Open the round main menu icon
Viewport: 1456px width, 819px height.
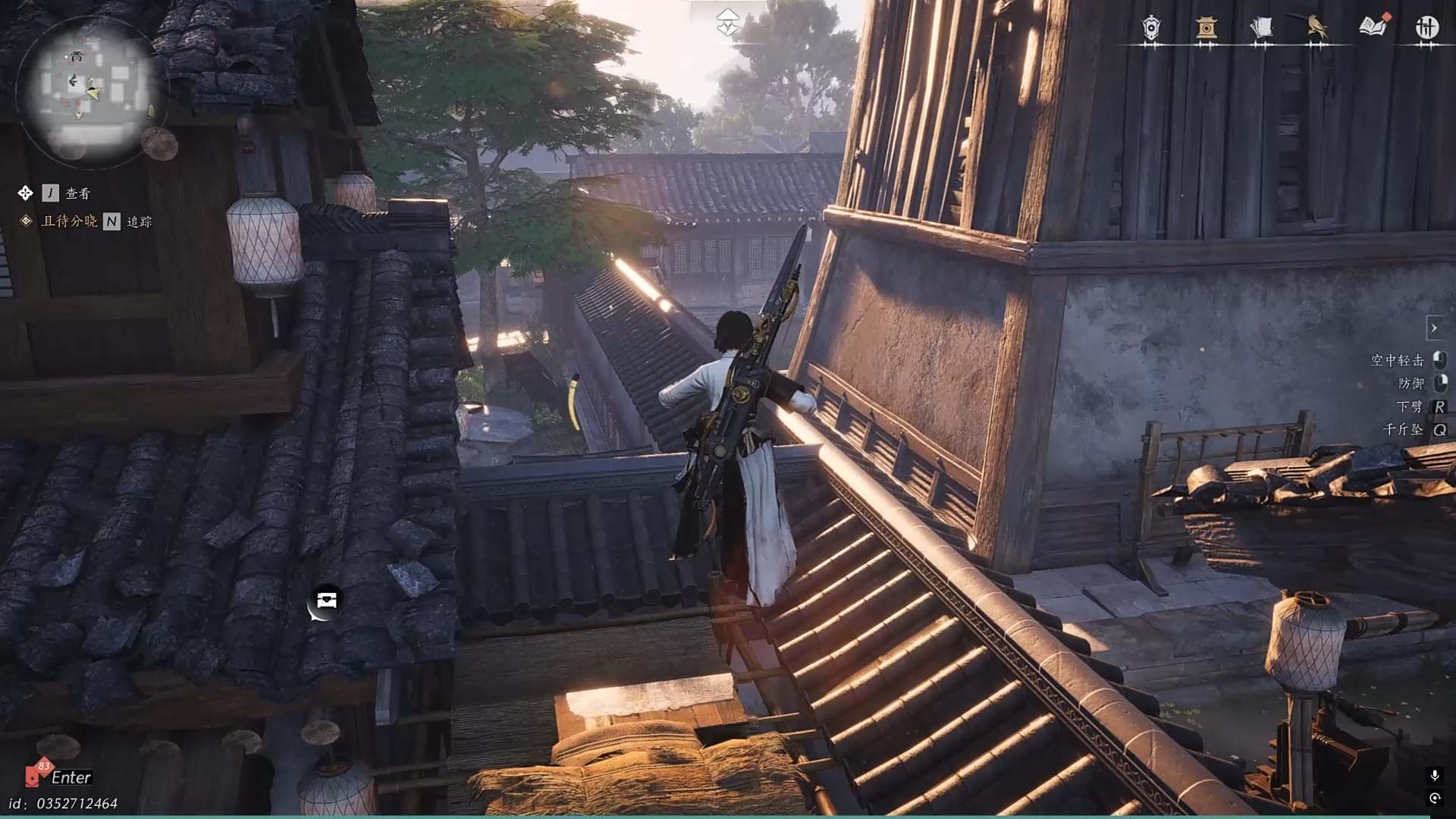click(1426, 28)
